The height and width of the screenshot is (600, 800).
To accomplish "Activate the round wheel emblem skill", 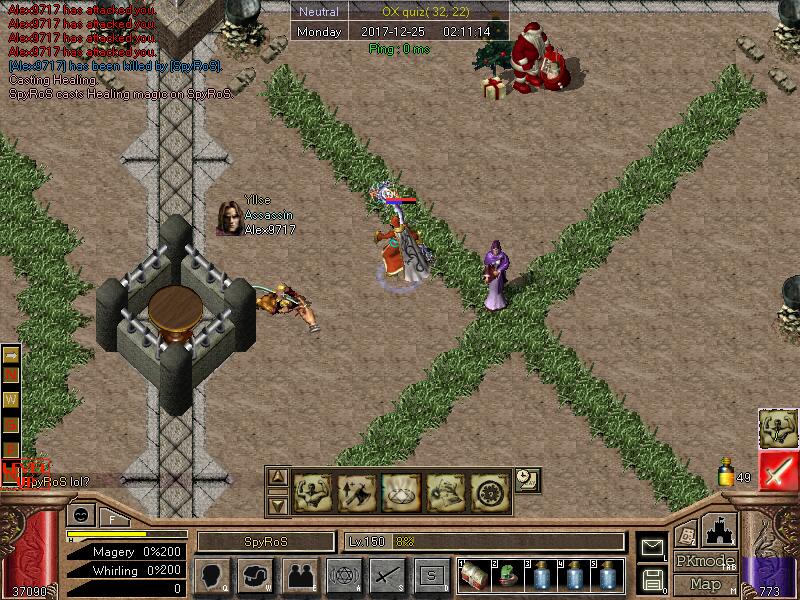I will [489, 492].
